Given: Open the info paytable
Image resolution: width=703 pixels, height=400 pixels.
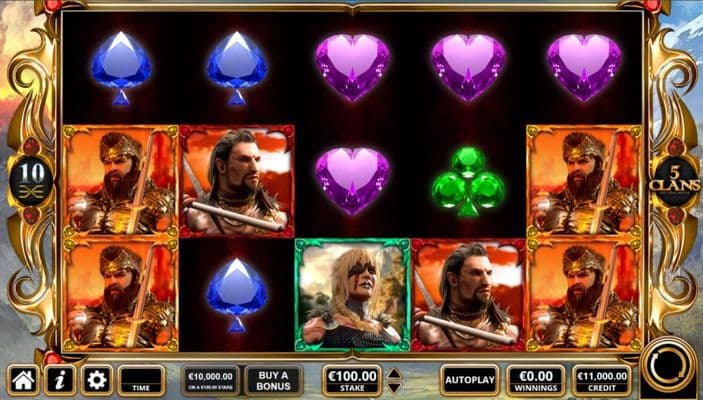Looking at the screenshot, I should click(59, 380).
